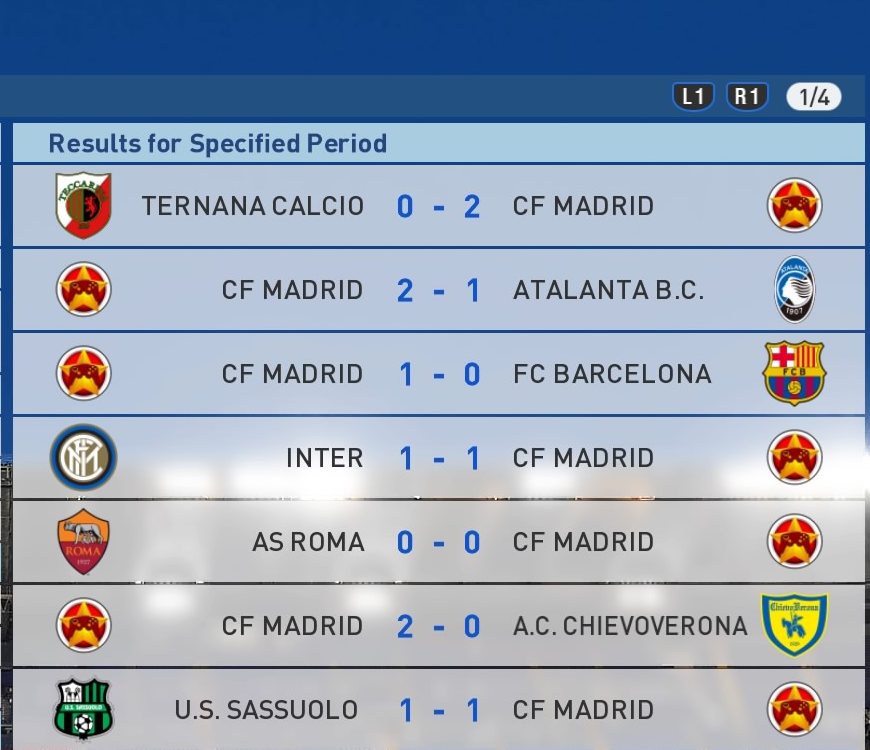
Task: Select the Inter vs CF Madrid result row
Action: pos(438,458)
